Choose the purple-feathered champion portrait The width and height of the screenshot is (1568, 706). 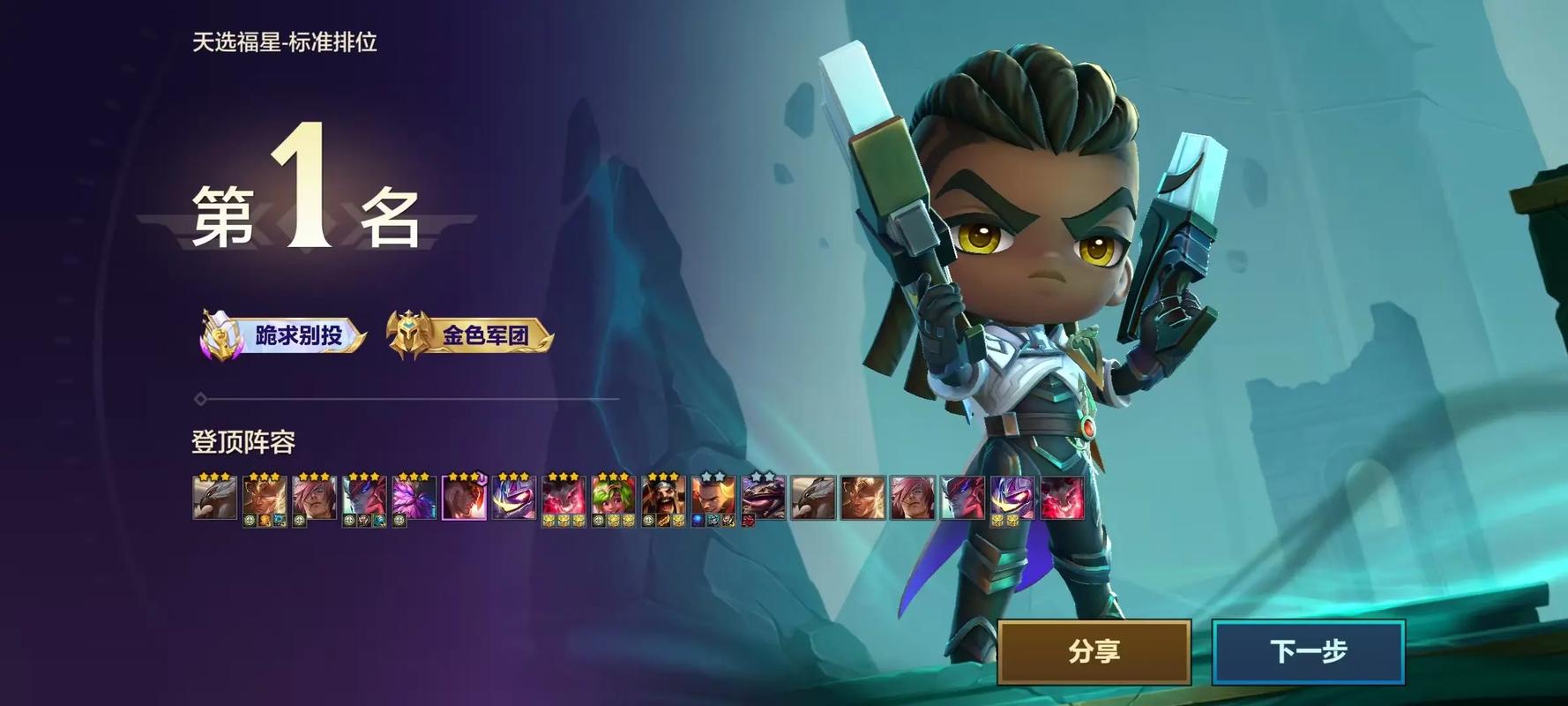point(414,497)
